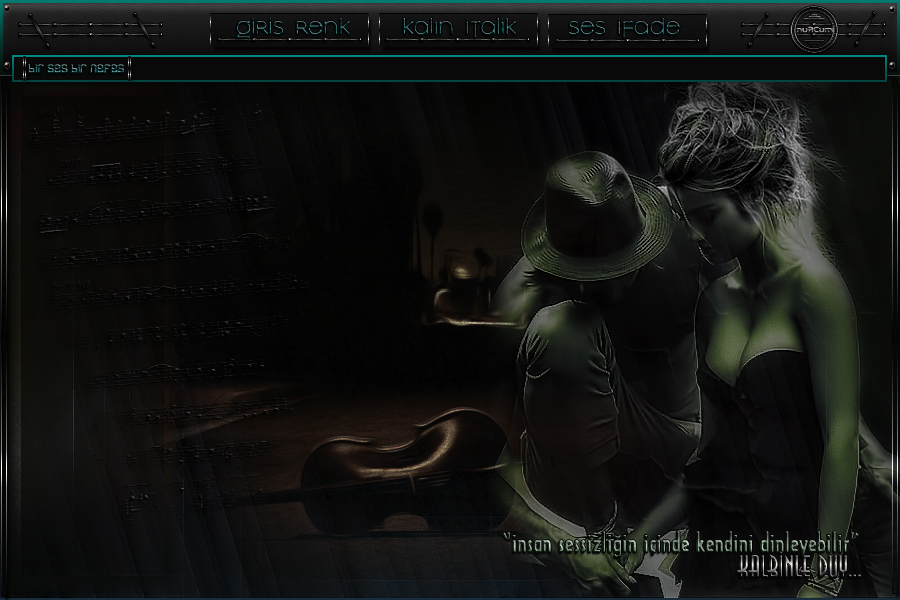Choose the Ses Ifade button

point(627,29)
